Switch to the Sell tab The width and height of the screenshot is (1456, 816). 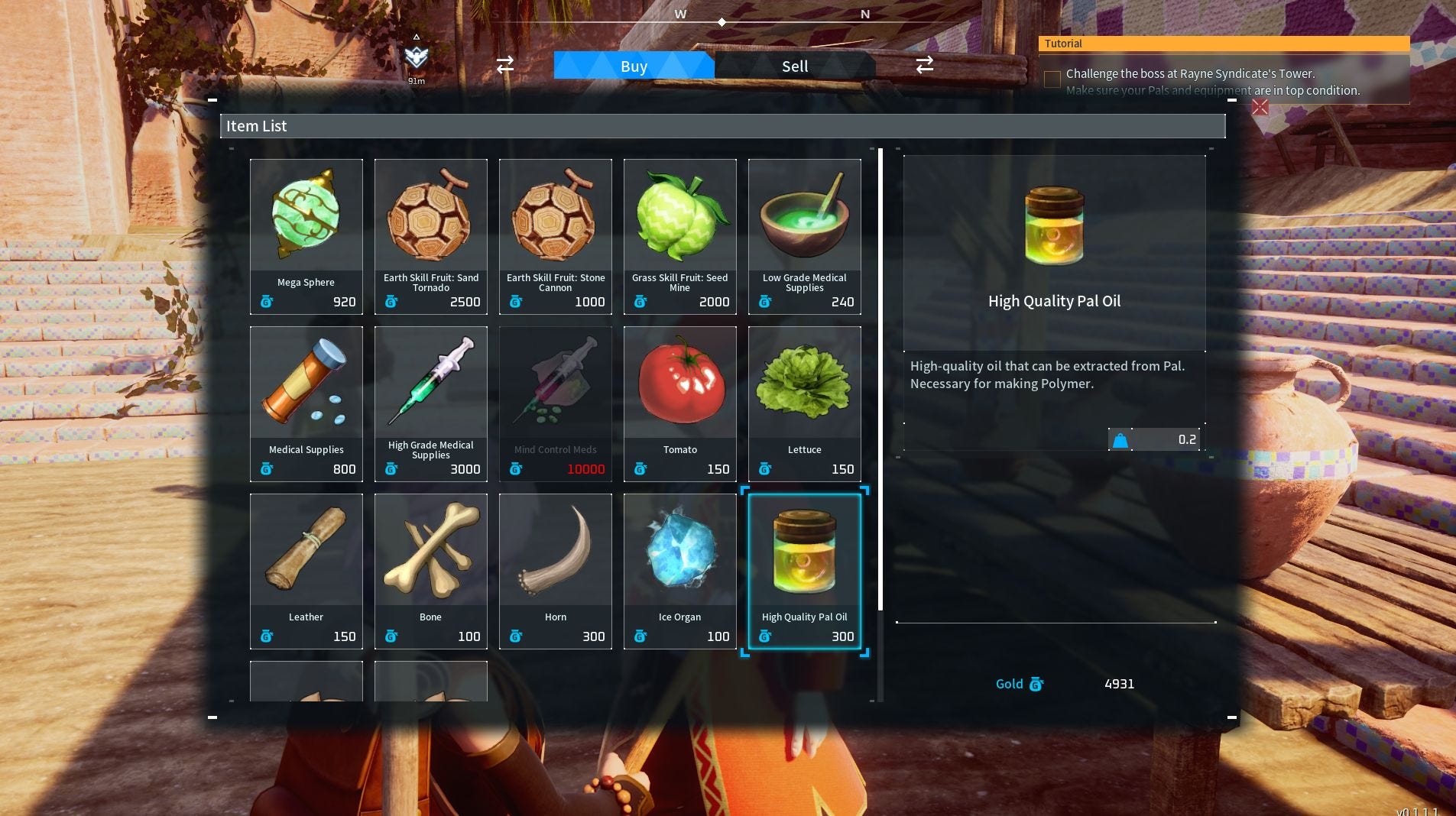[x=795, y=66]
